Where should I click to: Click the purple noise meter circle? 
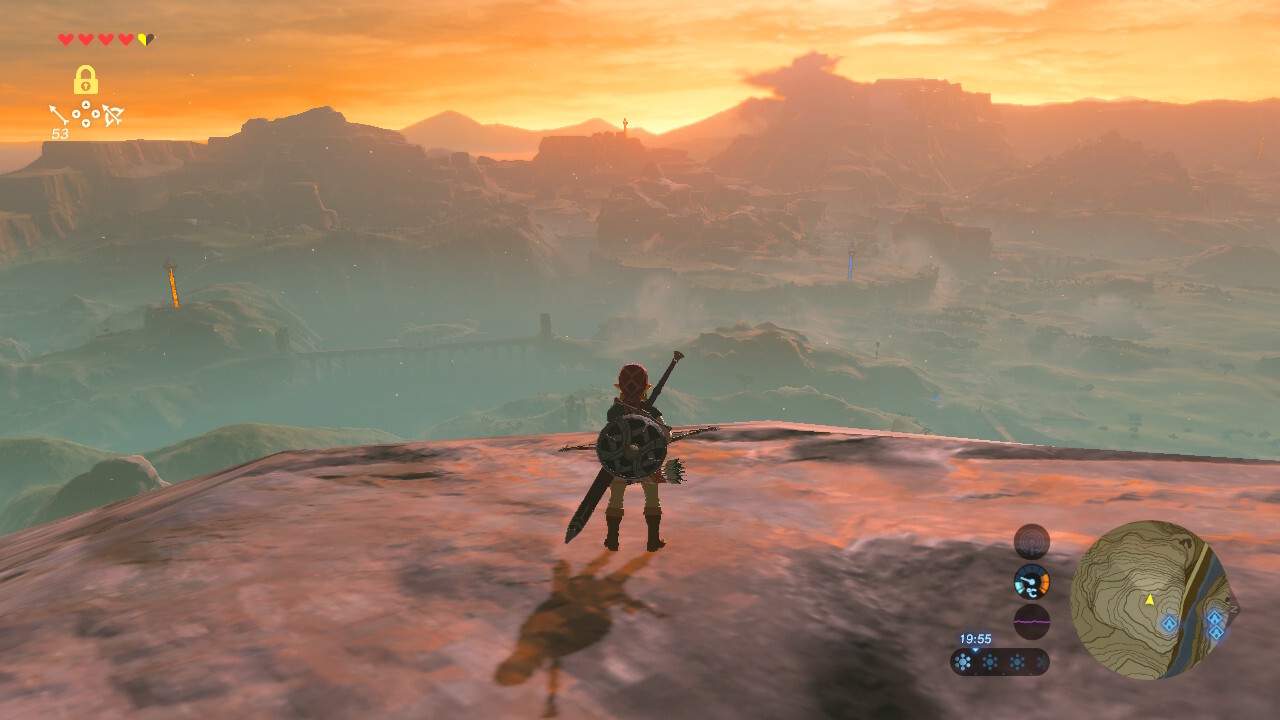coord(1032,621)
